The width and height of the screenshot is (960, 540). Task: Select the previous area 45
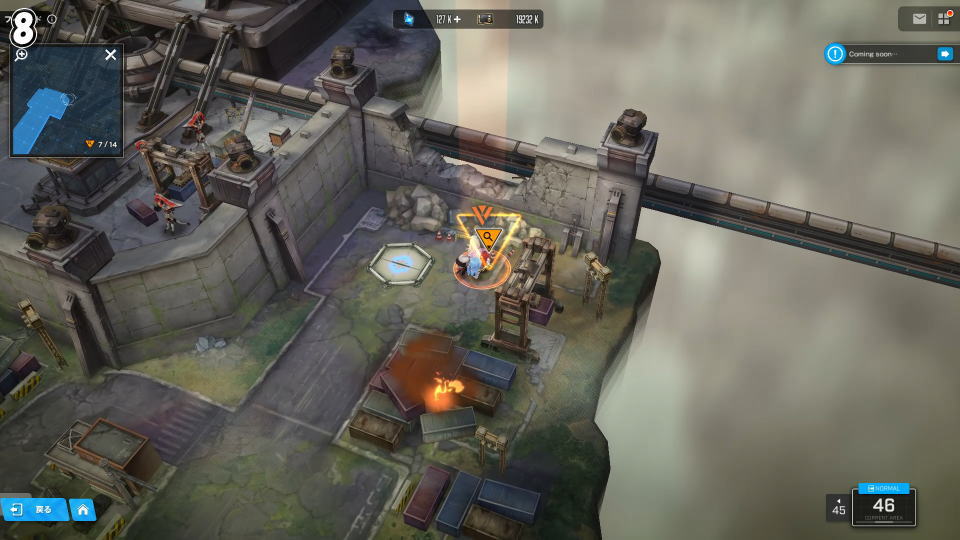(838, 507)
